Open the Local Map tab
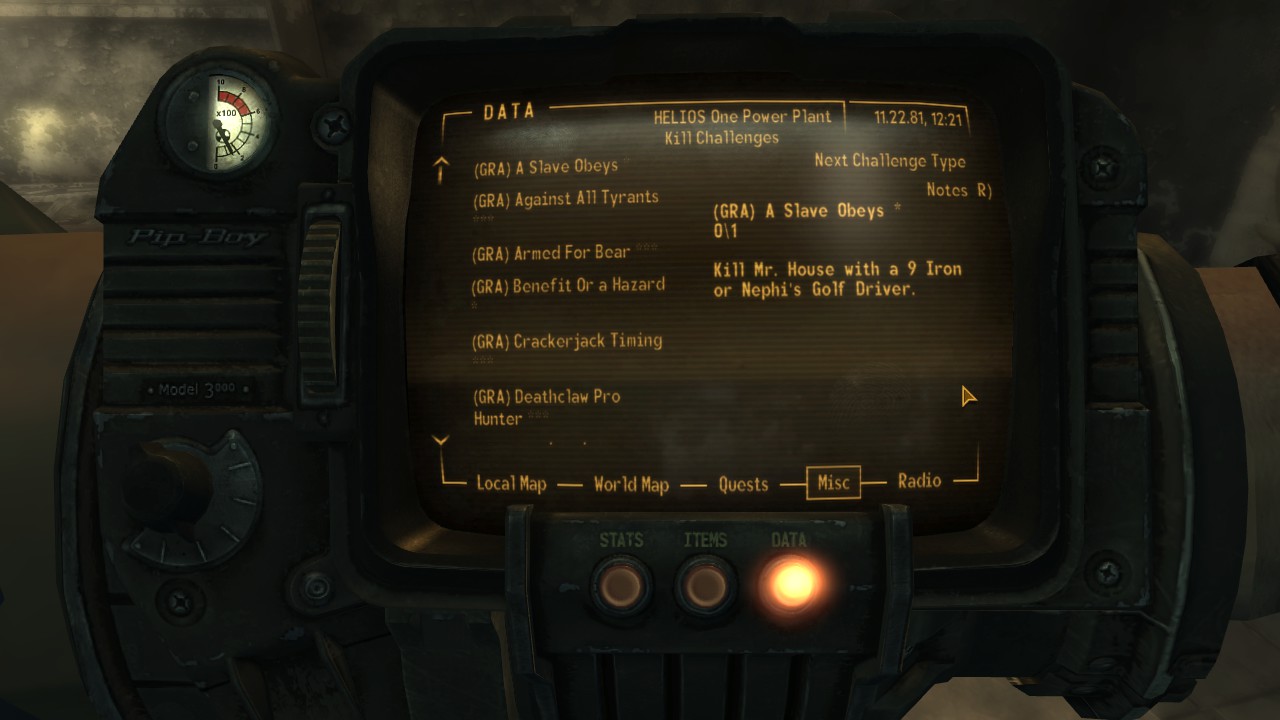The image size is (1280, 720). 510,484
